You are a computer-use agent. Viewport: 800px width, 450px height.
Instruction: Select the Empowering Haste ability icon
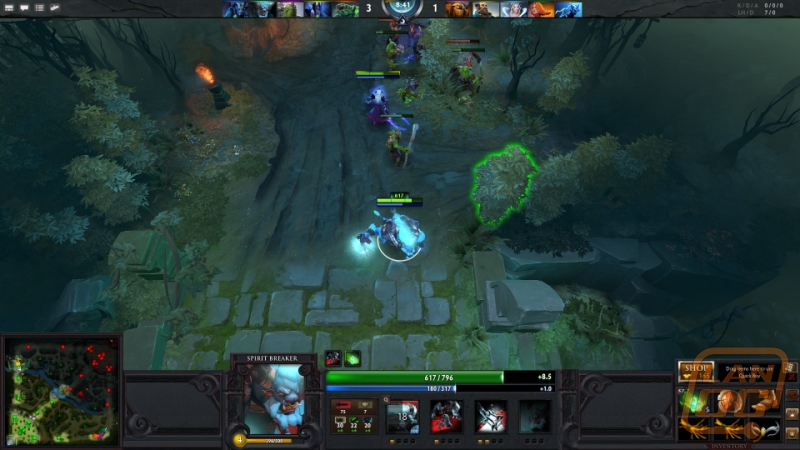click(446, 416)
